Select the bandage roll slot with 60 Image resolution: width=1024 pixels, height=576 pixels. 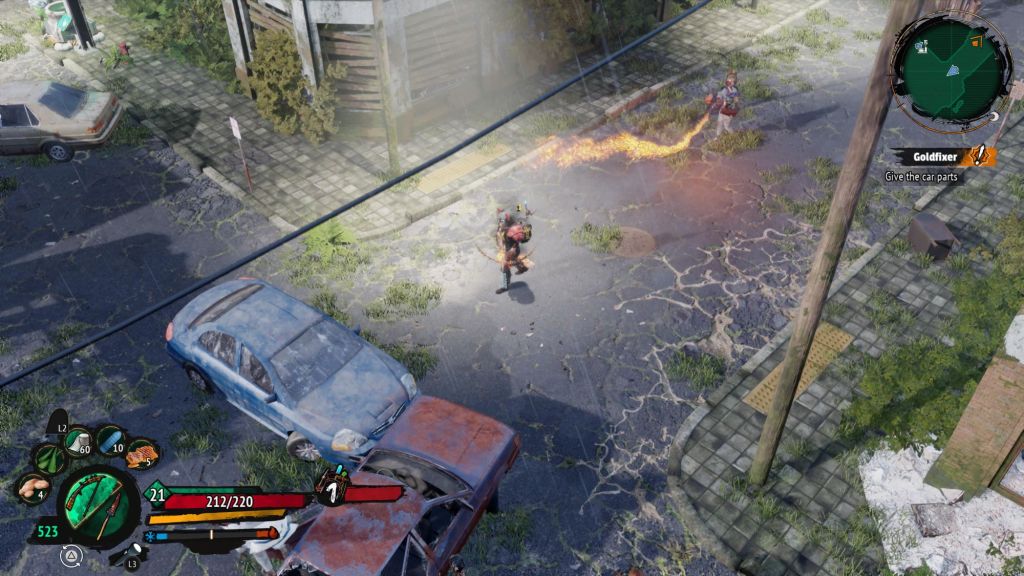coord(77,439)
